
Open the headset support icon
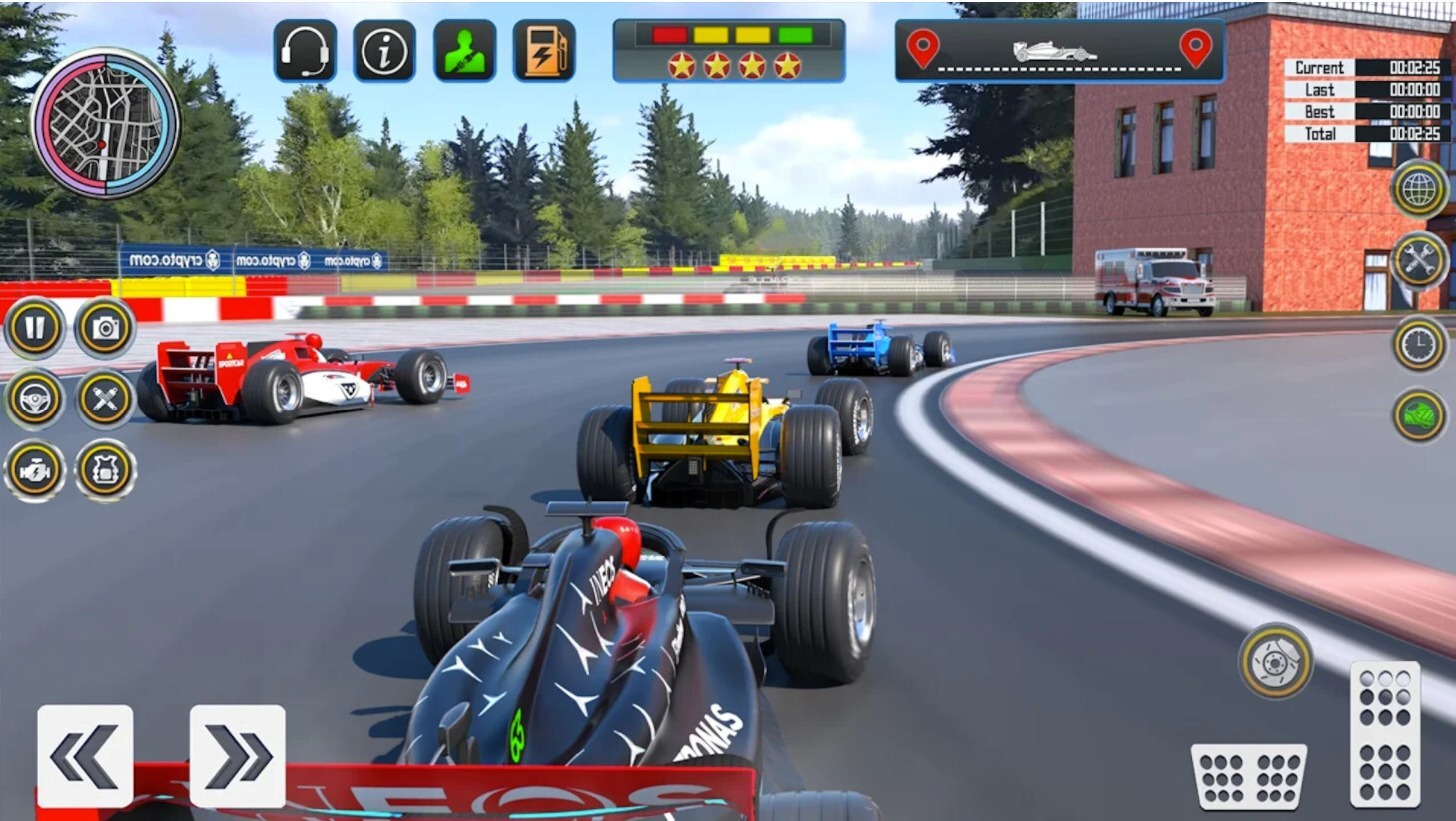point(305,51)
